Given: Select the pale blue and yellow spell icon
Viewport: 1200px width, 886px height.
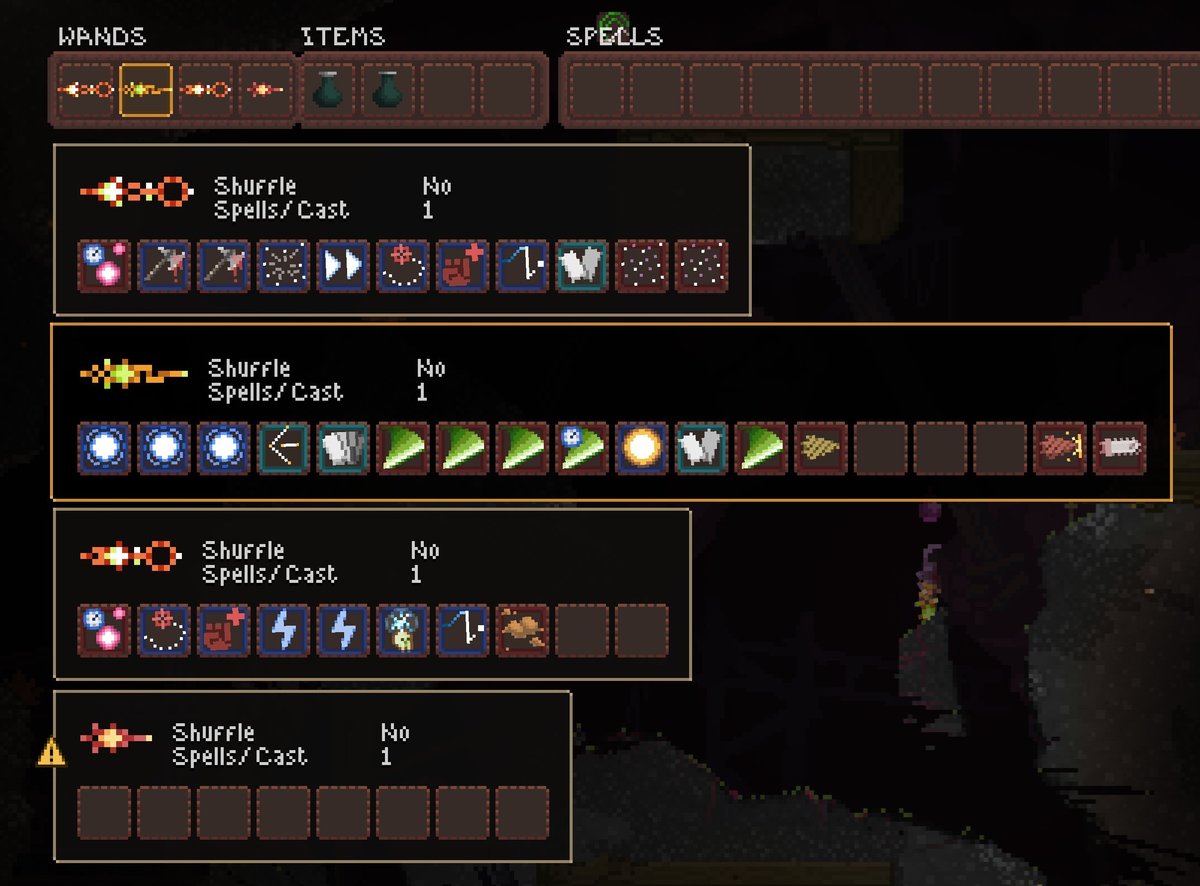Looking at the screenshot, I should (x=403, y=630).
